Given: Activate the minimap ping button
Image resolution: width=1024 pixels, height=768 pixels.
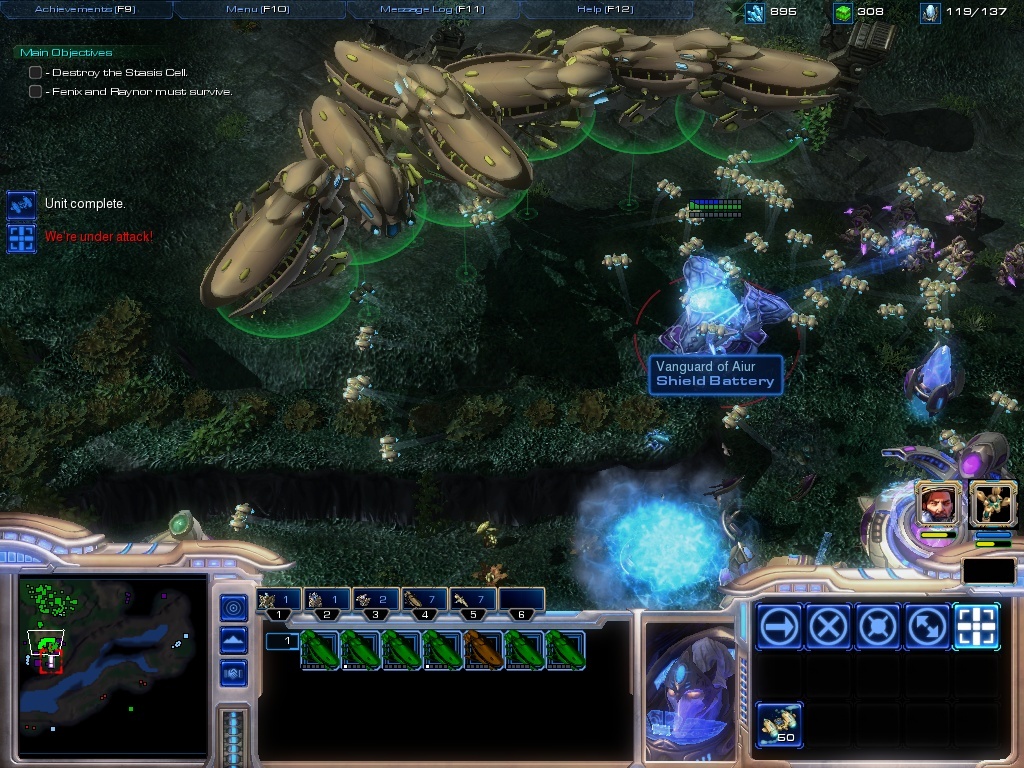Looking at the screenshot, I should pos(234,607).
